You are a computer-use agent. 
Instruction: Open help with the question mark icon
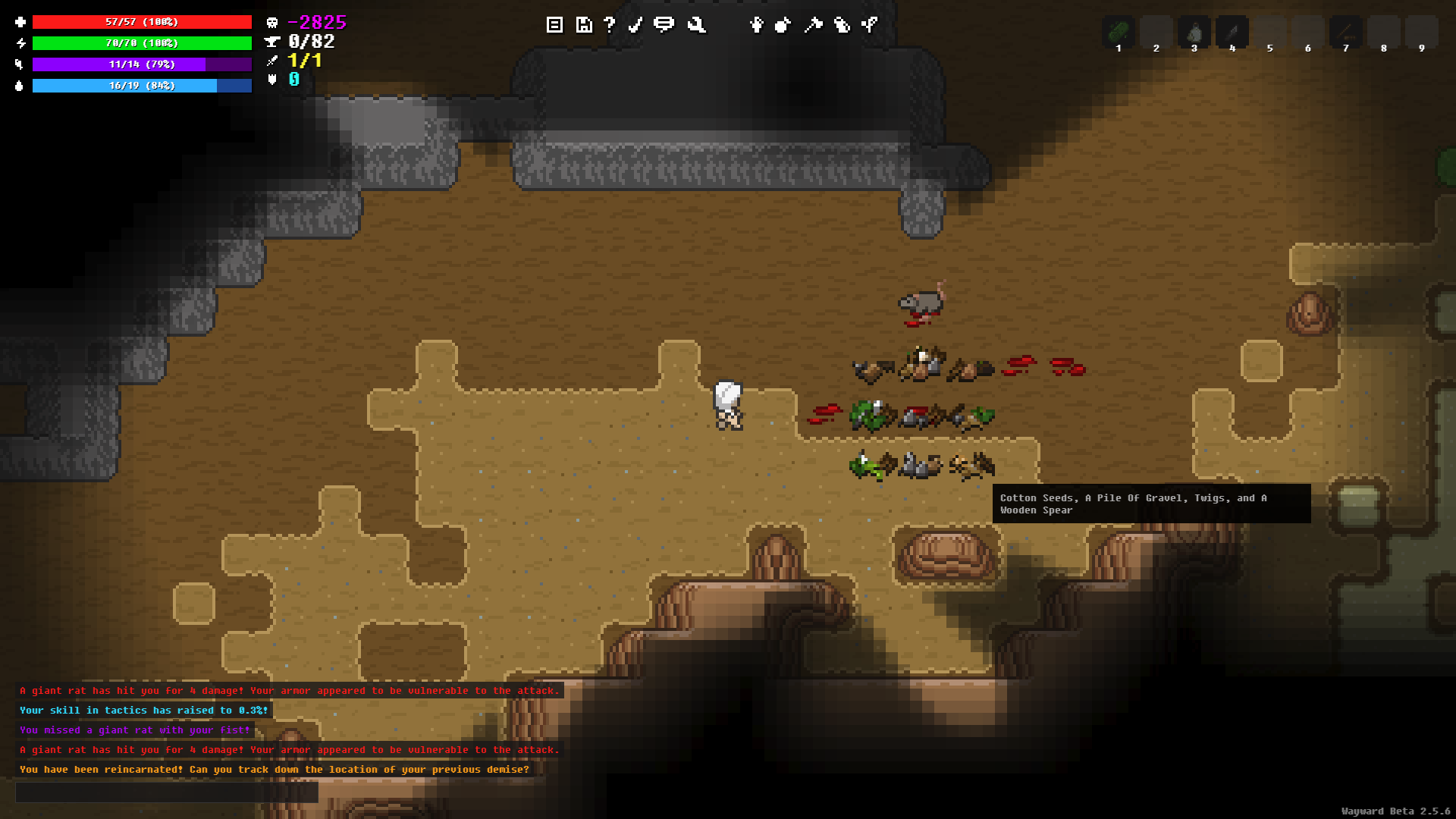point(610,25)
